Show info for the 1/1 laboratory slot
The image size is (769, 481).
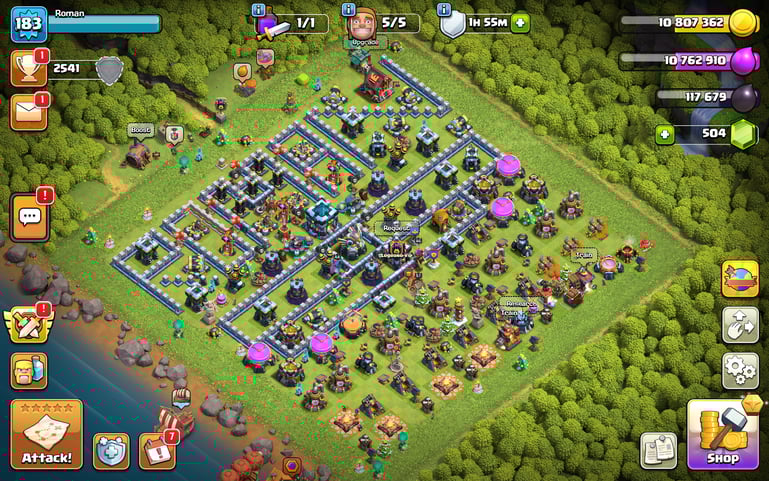[x=259, y=10]
